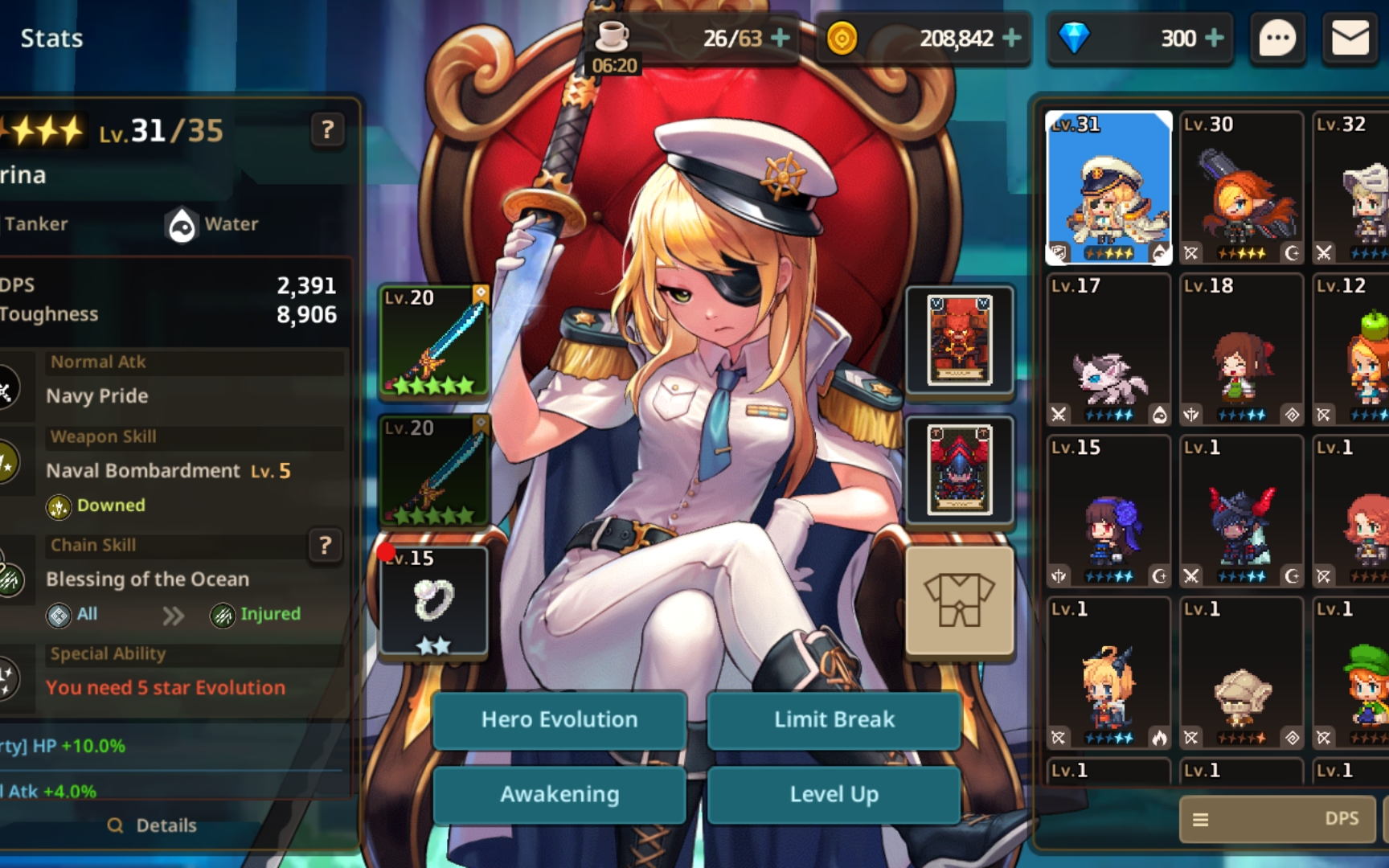Open the empty costume shirt slot
Viewport: 1389px width, 868px height.
(x=959, y=600)
